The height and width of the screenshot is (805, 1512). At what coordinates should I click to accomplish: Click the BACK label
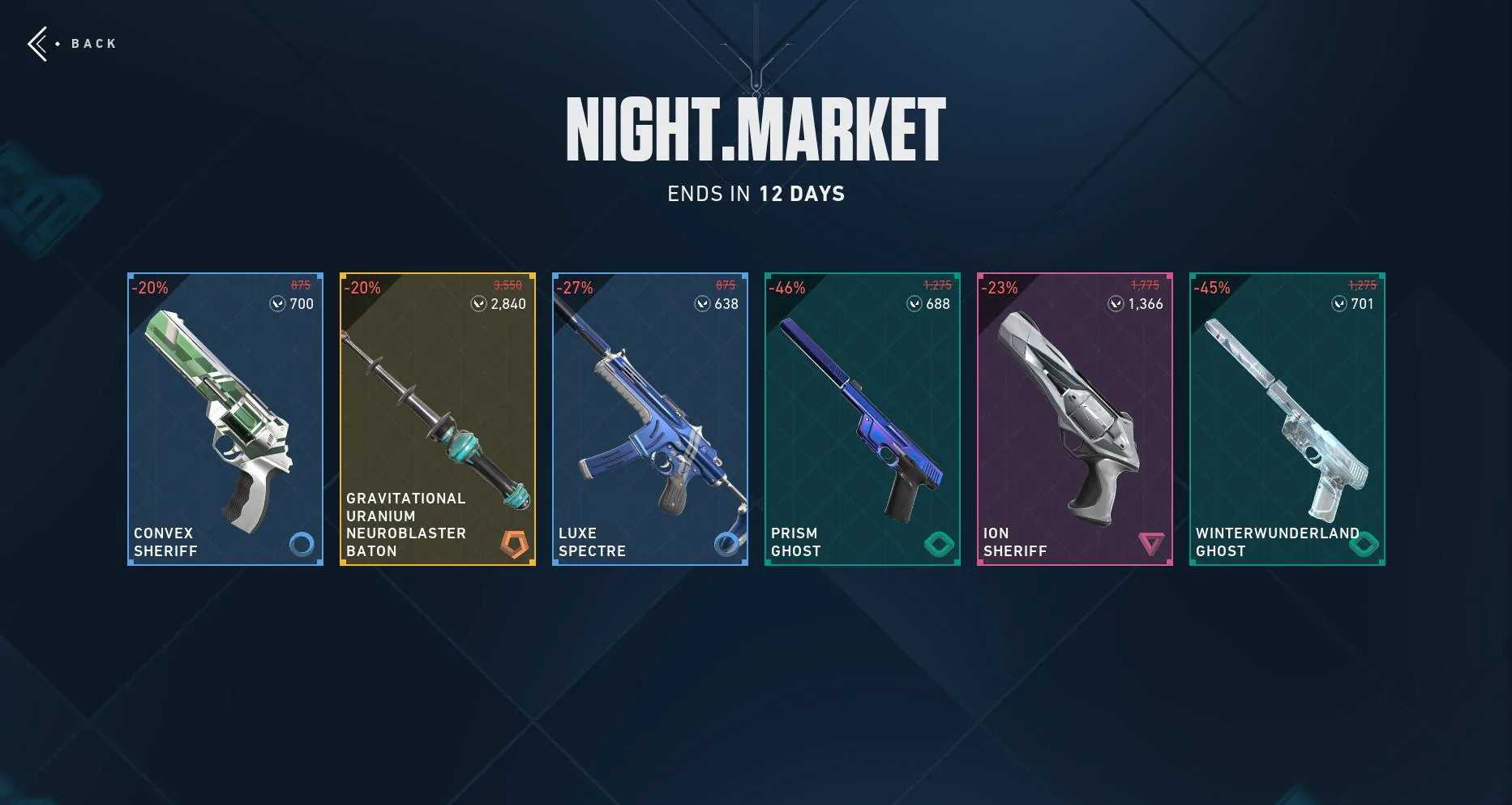click(x=92, y=43)
